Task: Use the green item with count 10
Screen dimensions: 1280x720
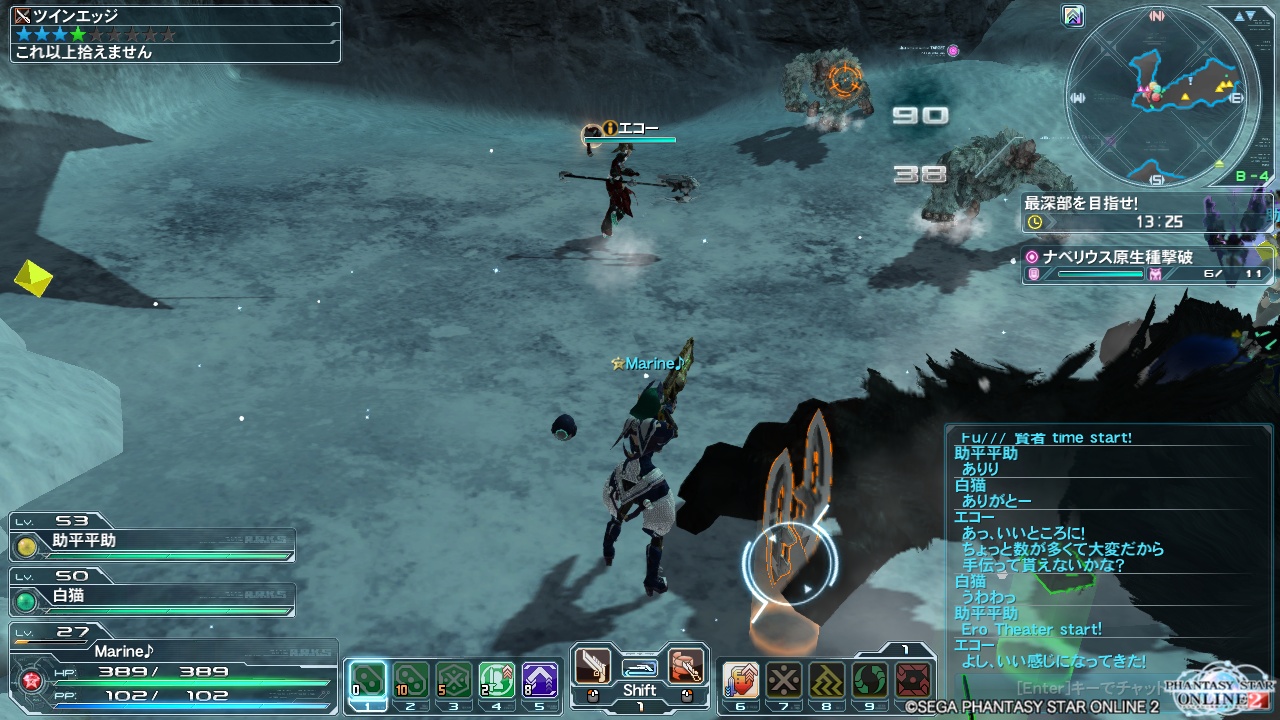Action: pos(411,680)
